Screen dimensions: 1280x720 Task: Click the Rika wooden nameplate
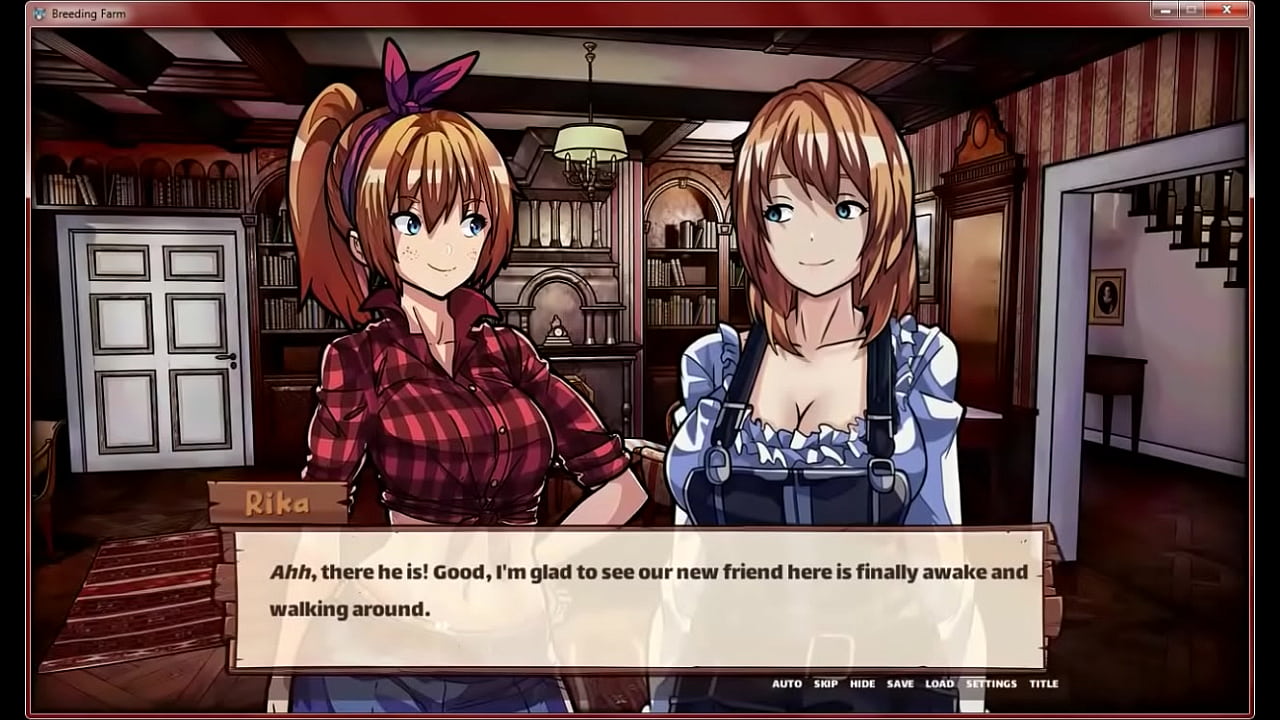[280, 501]
